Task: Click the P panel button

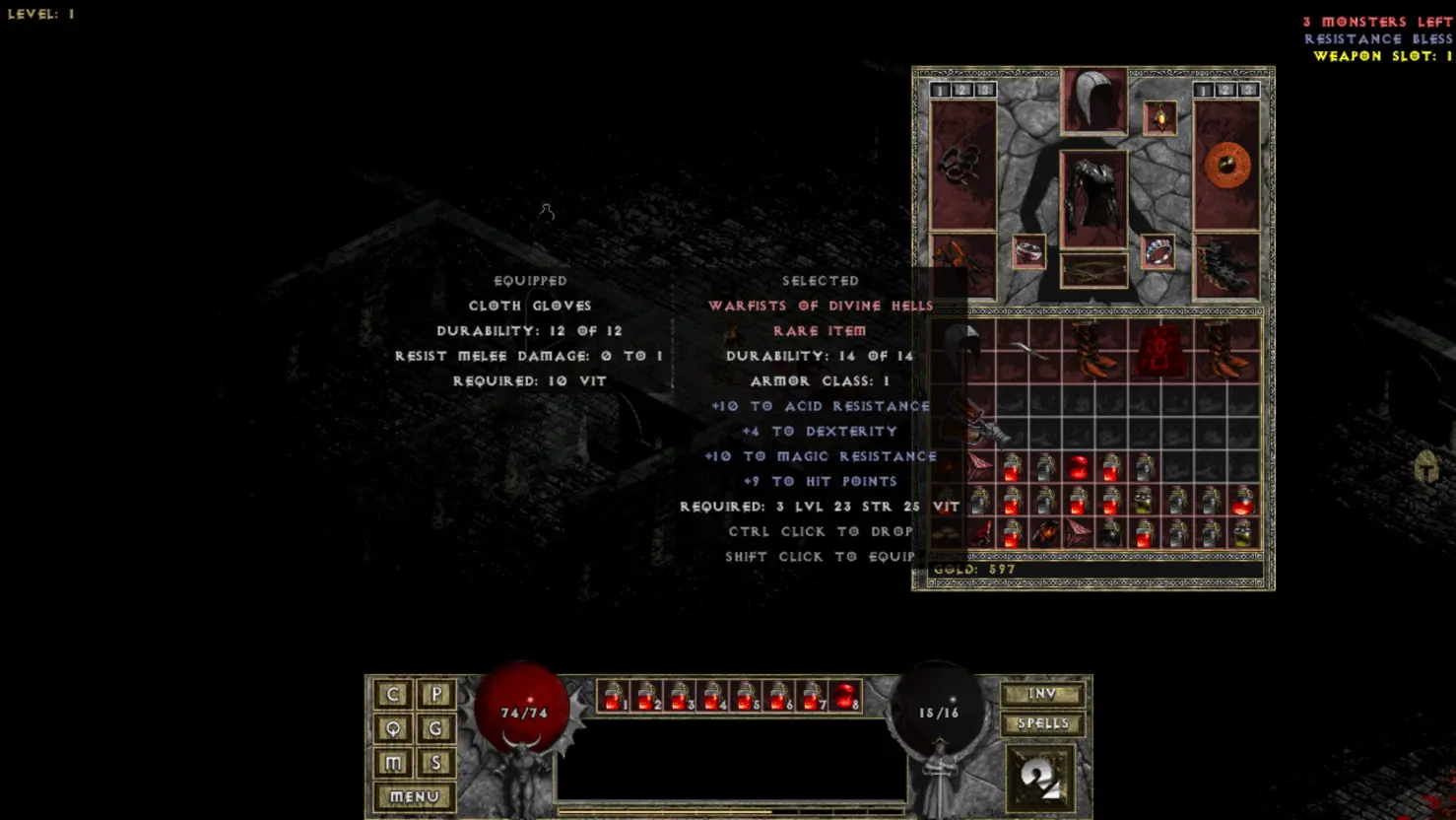Action: (x=435, y=694)
